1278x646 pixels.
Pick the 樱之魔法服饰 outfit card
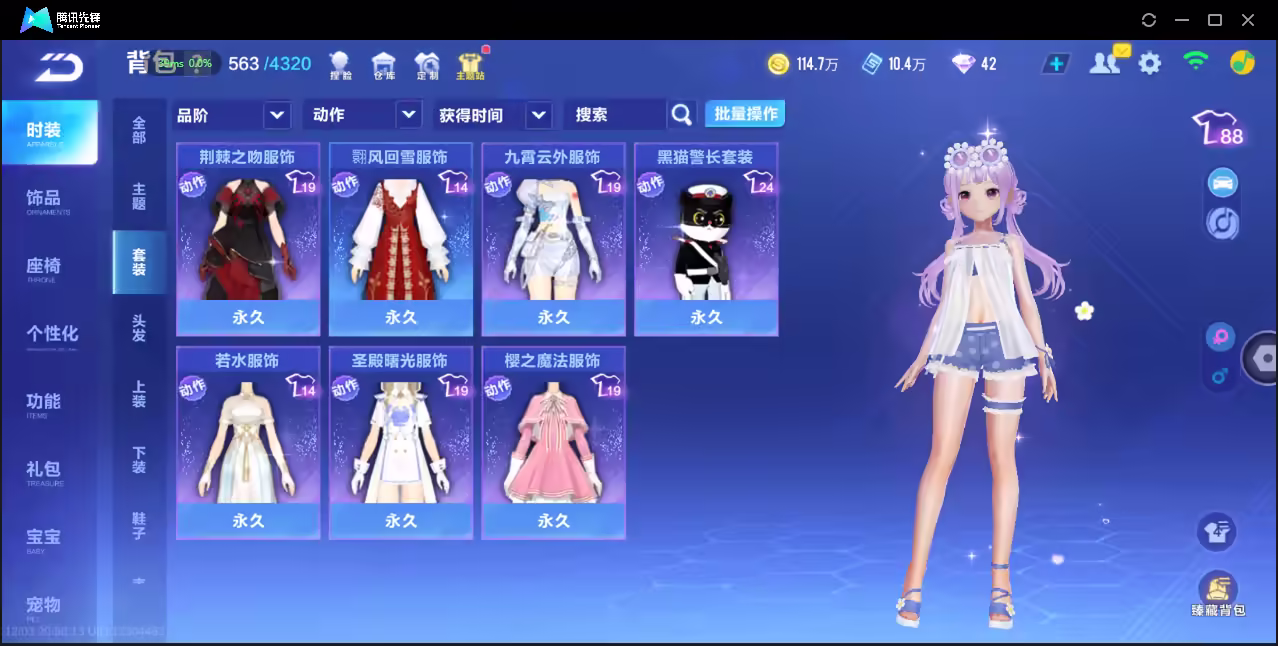click(553, 443)
